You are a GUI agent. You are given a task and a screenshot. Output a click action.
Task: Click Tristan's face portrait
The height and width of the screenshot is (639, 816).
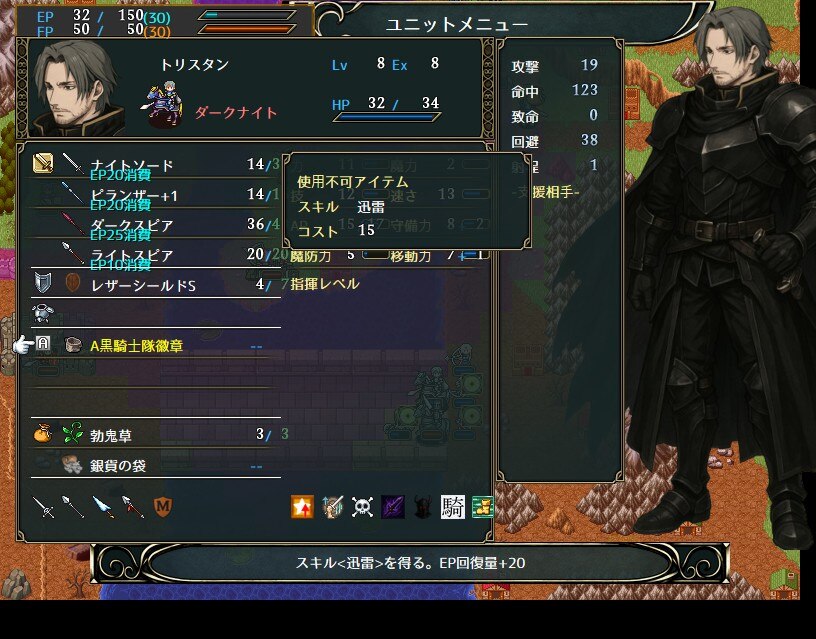click(x=76, y=89)
